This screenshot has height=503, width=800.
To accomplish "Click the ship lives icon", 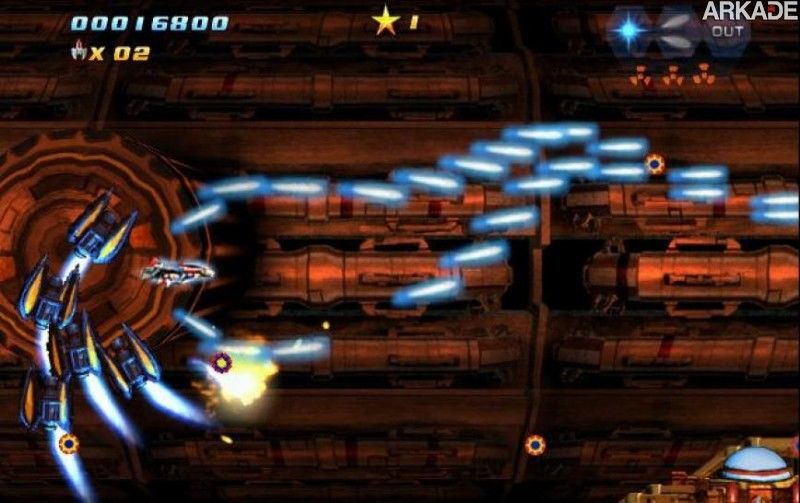I will (x=77, y=51).
